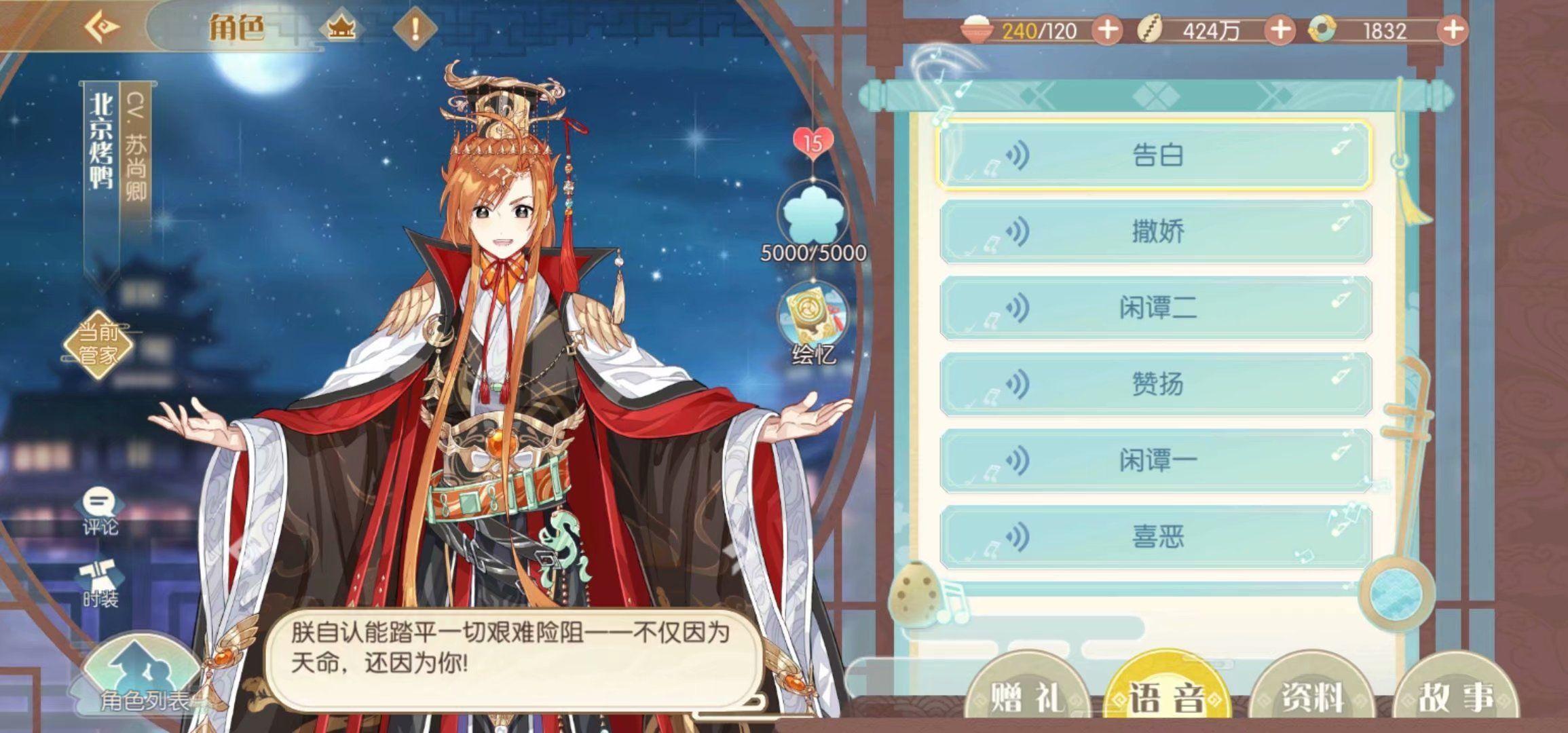
Task: Open the 绘忆 memory book
Action: [x=813, y=324]
